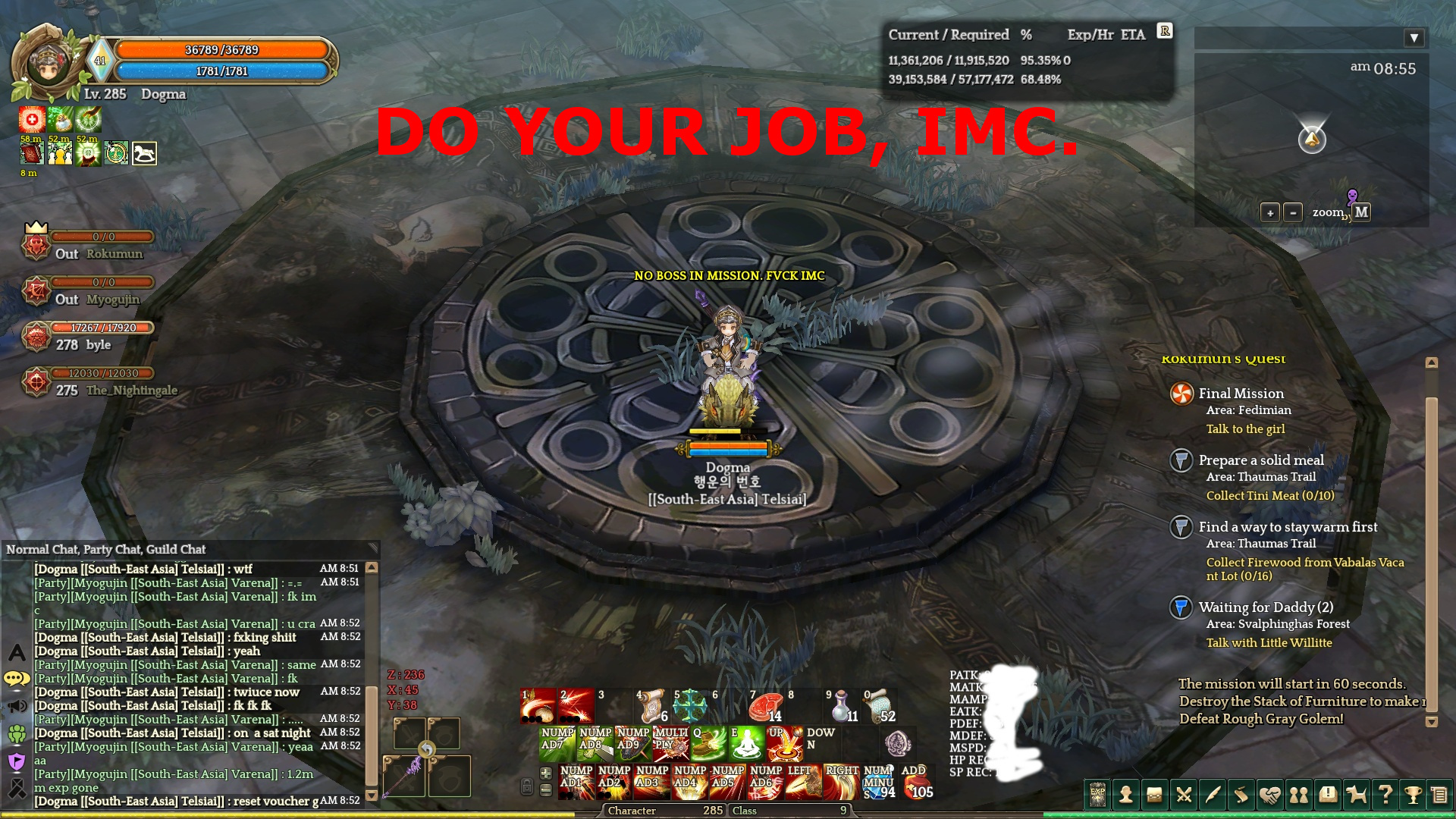Switch to the Character tab

[x=633, y=811]
